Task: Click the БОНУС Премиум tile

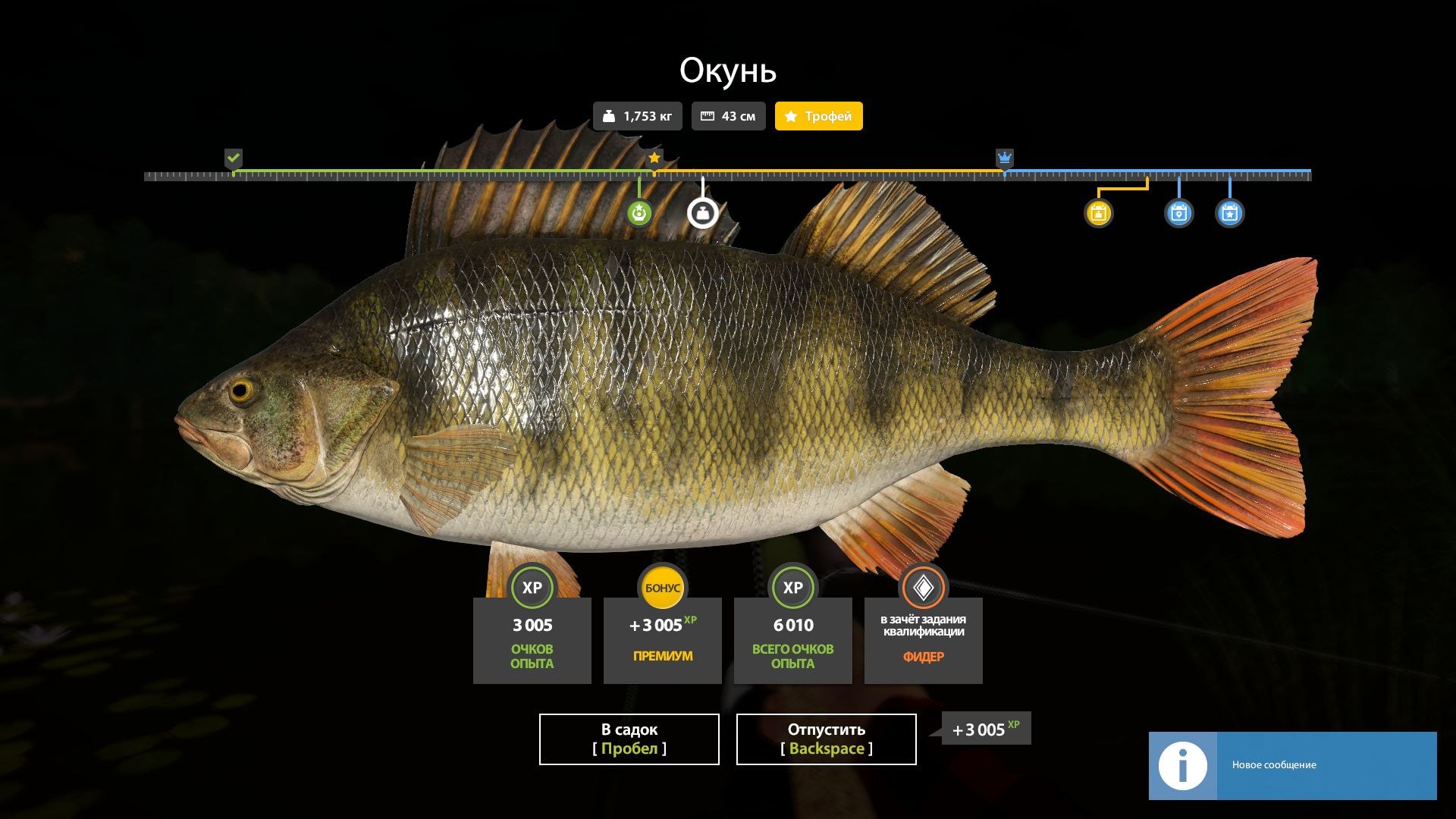Action: [662, 639]
